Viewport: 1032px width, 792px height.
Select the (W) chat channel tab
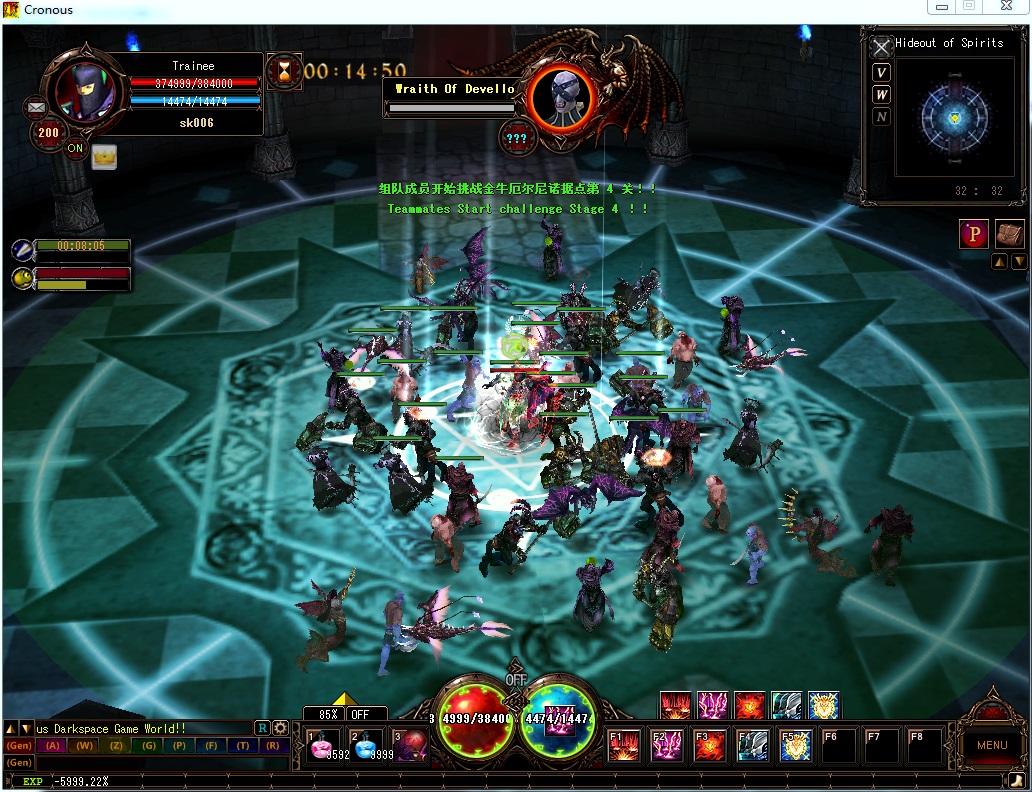click(x=84, y=746)
